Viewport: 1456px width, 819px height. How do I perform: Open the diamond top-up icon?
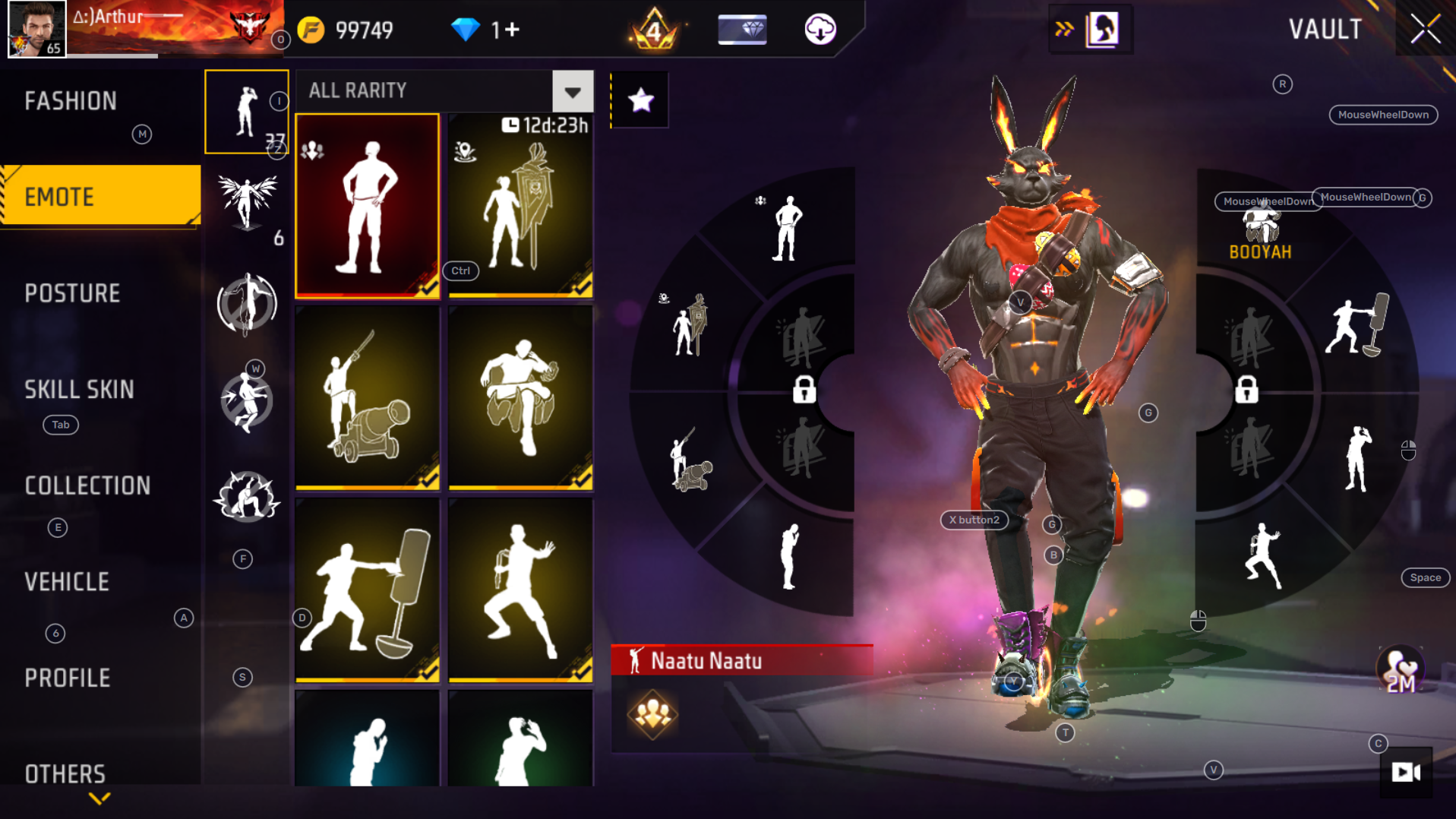tap(466, 29)
